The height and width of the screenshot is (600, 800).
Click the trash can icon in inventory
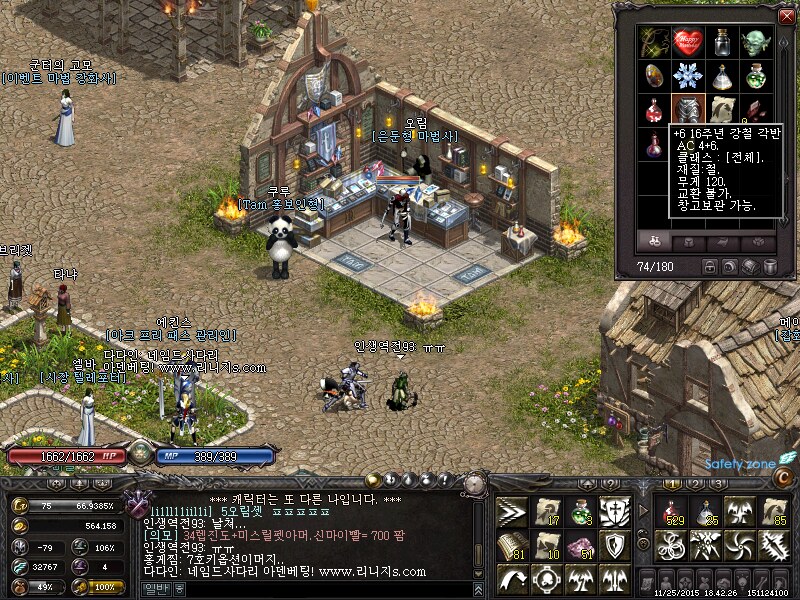click(x=770, y=267)
